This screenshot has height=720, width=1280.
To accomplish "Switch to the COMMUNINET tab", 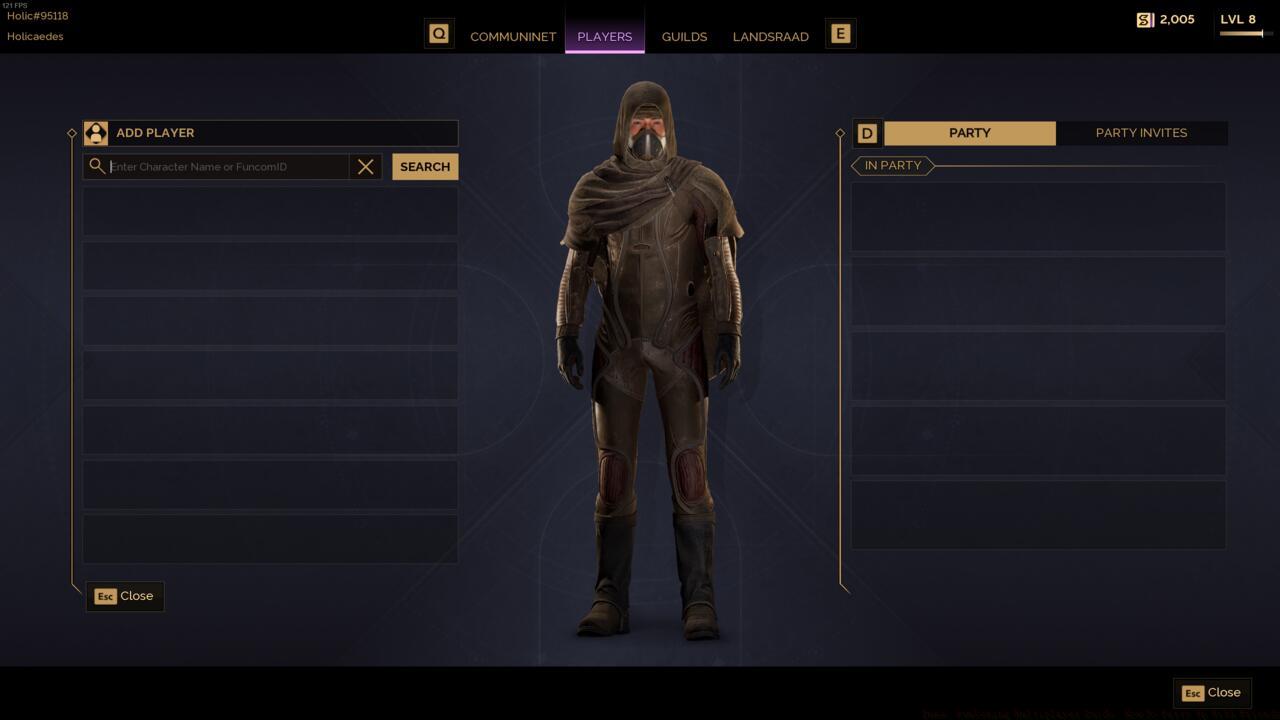I will pos(513,36).
